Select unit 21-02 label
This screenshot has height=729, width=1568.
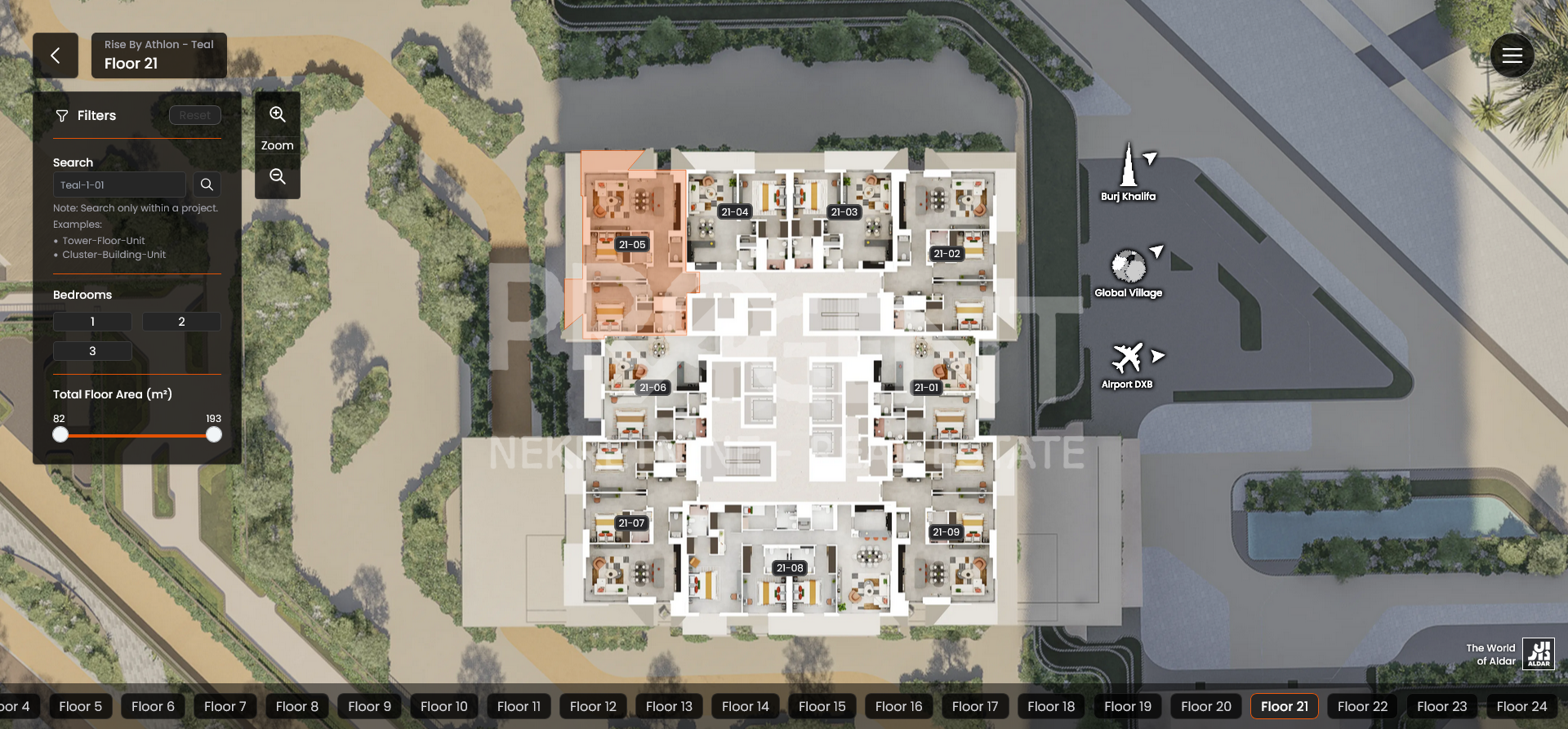[947, 254]
